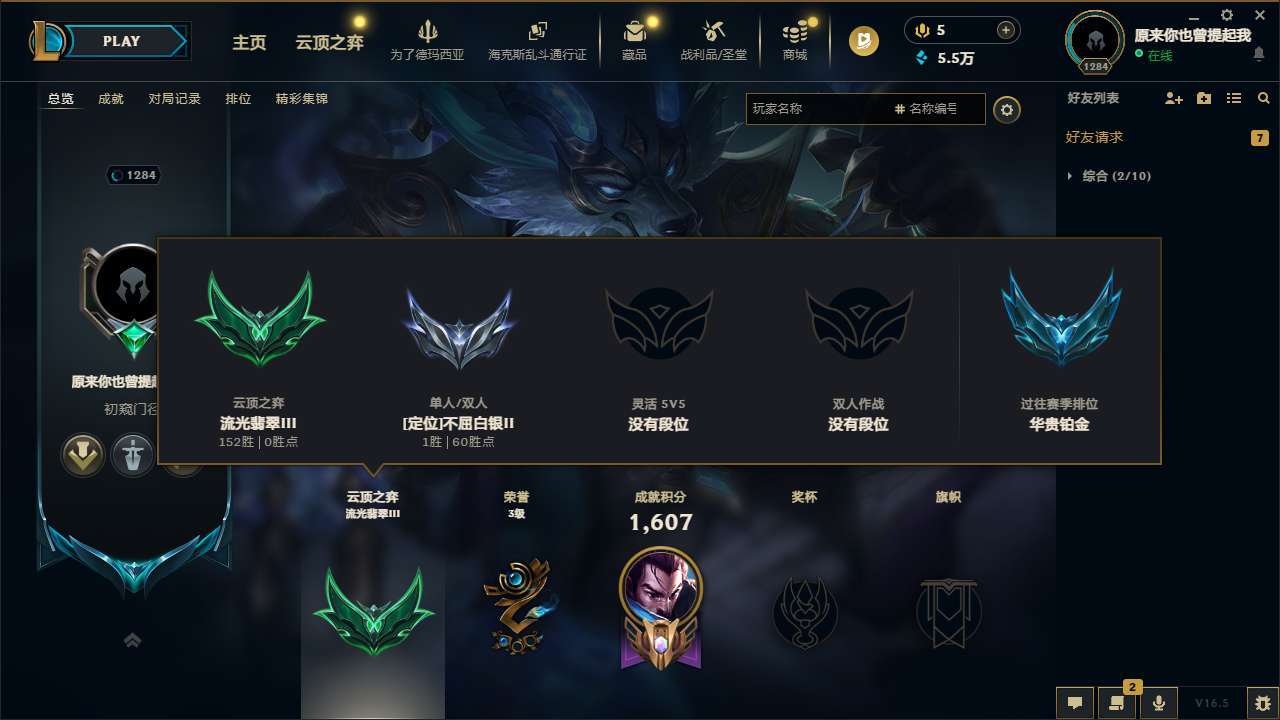Open the 战利品/圣堂 loot icon
Image resolution: width=1280 pixels, height=720 pixels.
[x=713, y=38]
